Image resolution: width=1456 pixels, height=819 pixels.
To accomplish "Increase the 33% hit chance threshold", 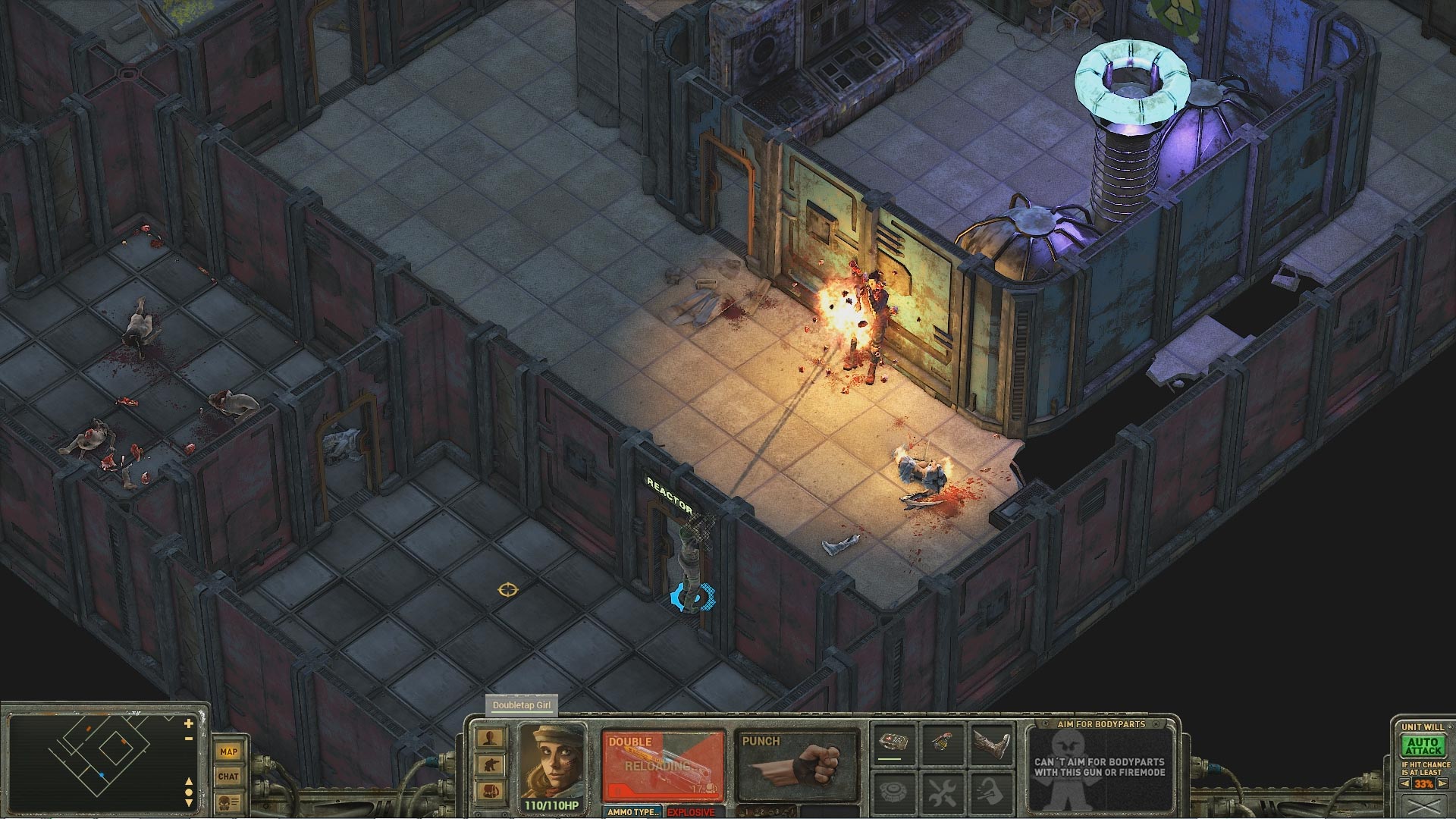I will click(1442, 783).
